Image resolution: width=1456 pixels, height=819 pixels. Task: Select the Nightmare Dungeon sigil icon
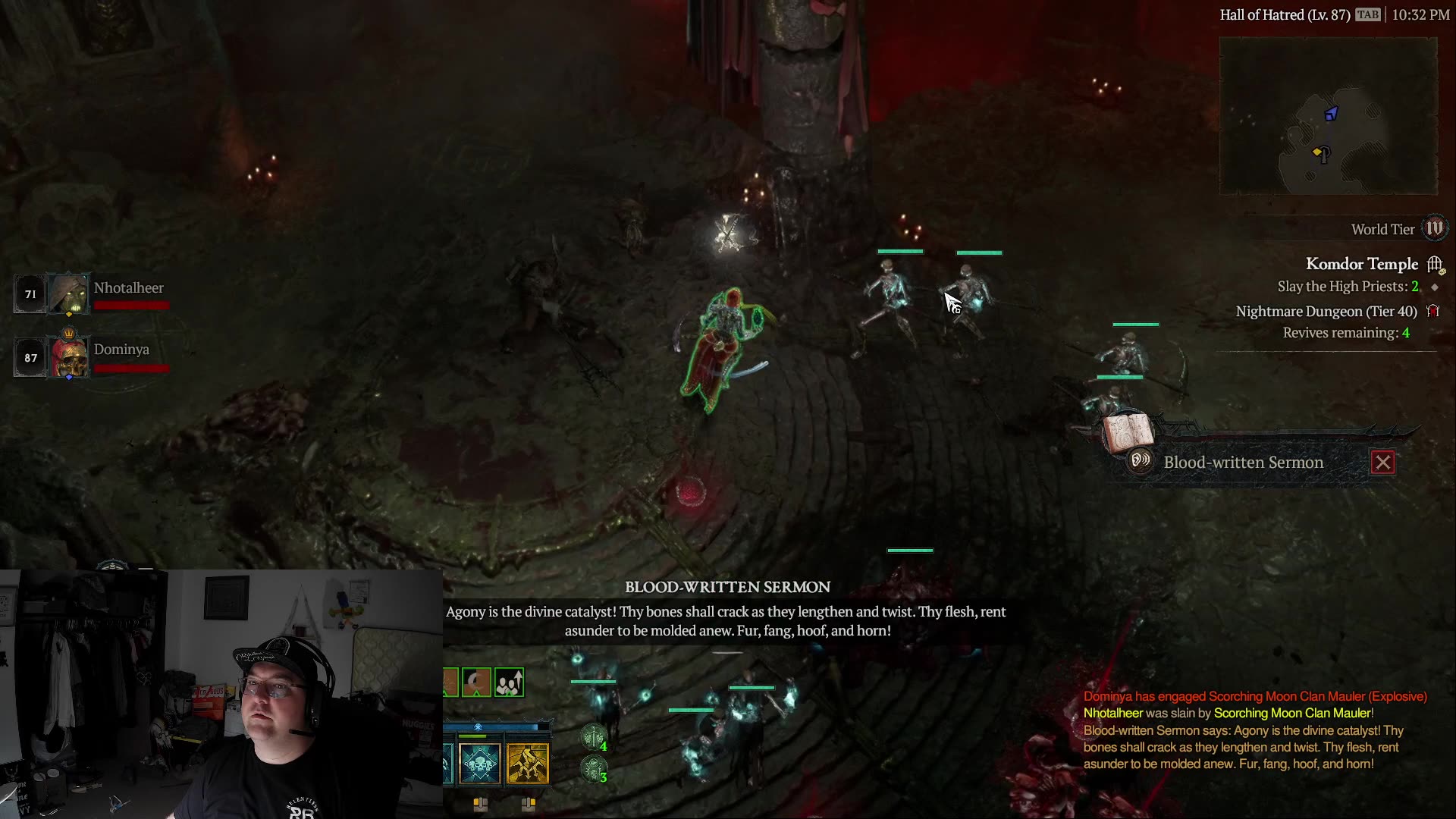tap(1434, 312)
